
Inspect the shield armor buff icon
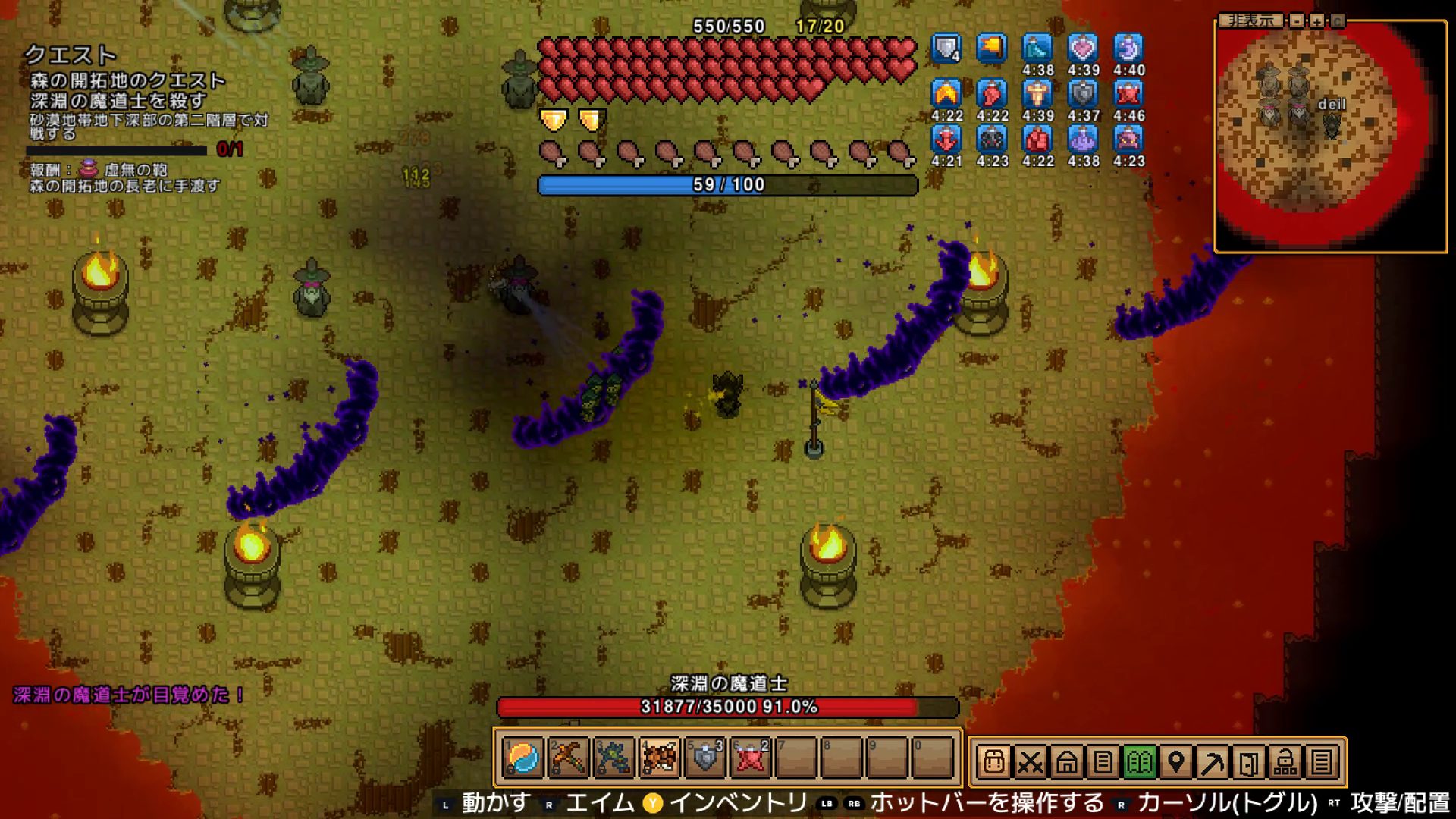(946, 49)
